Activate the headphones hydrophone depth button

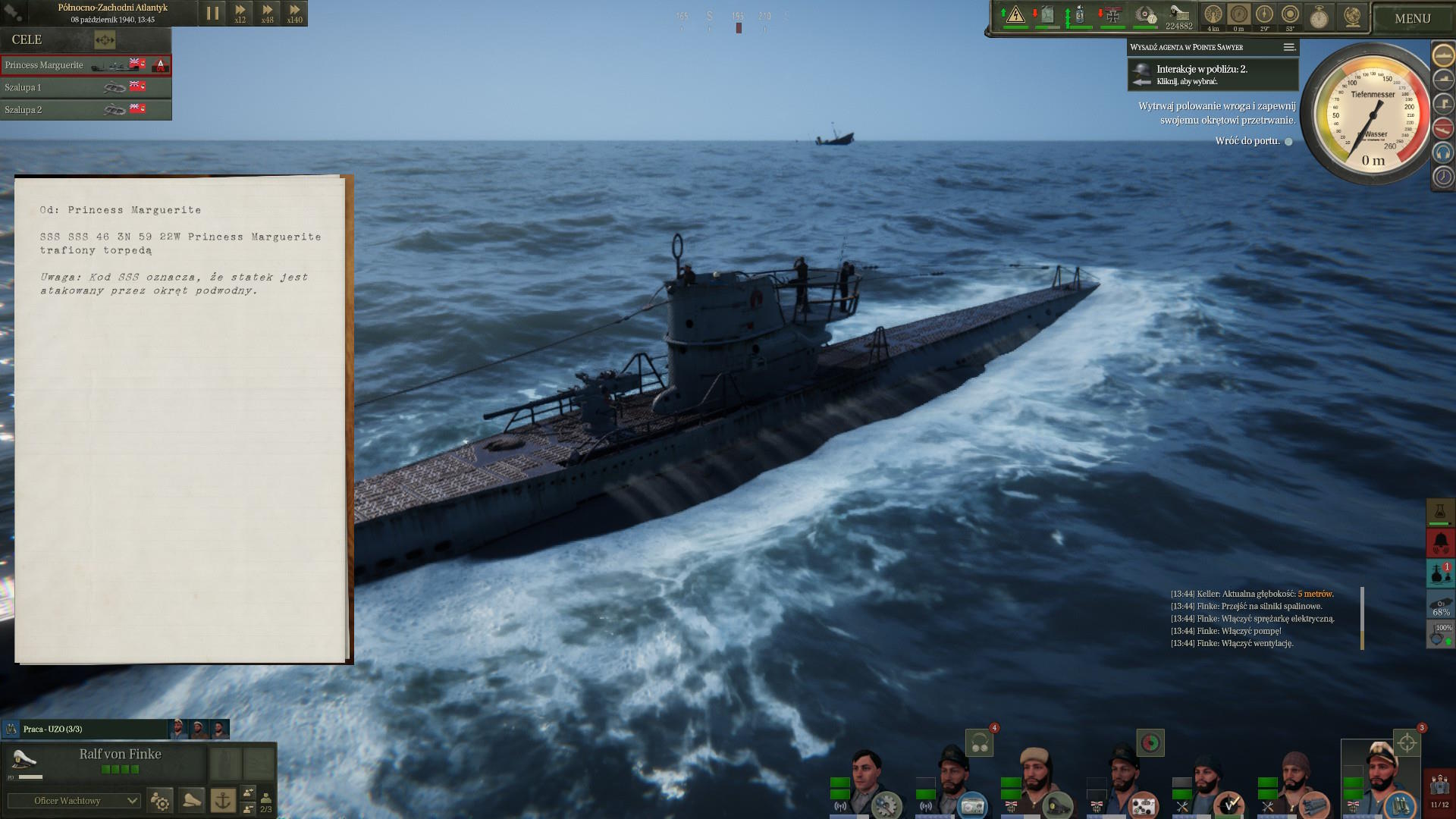[1442, 152]
